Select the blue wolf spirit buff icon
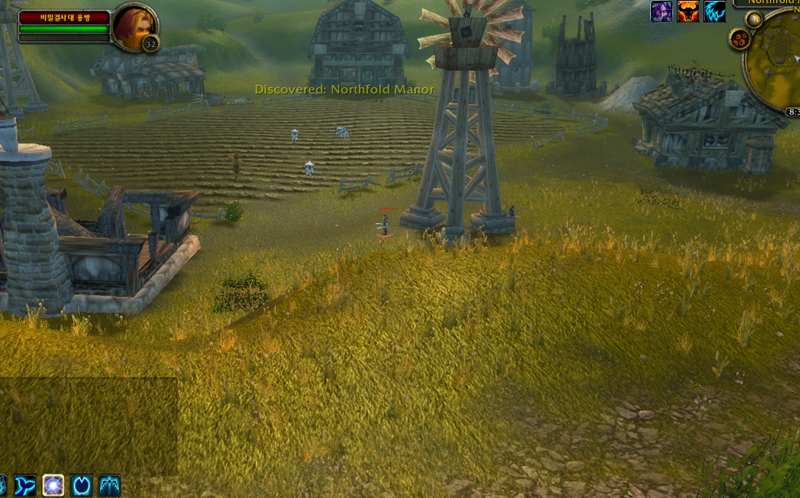The height and width of the screenshot is (498, 800). (714, 12)
